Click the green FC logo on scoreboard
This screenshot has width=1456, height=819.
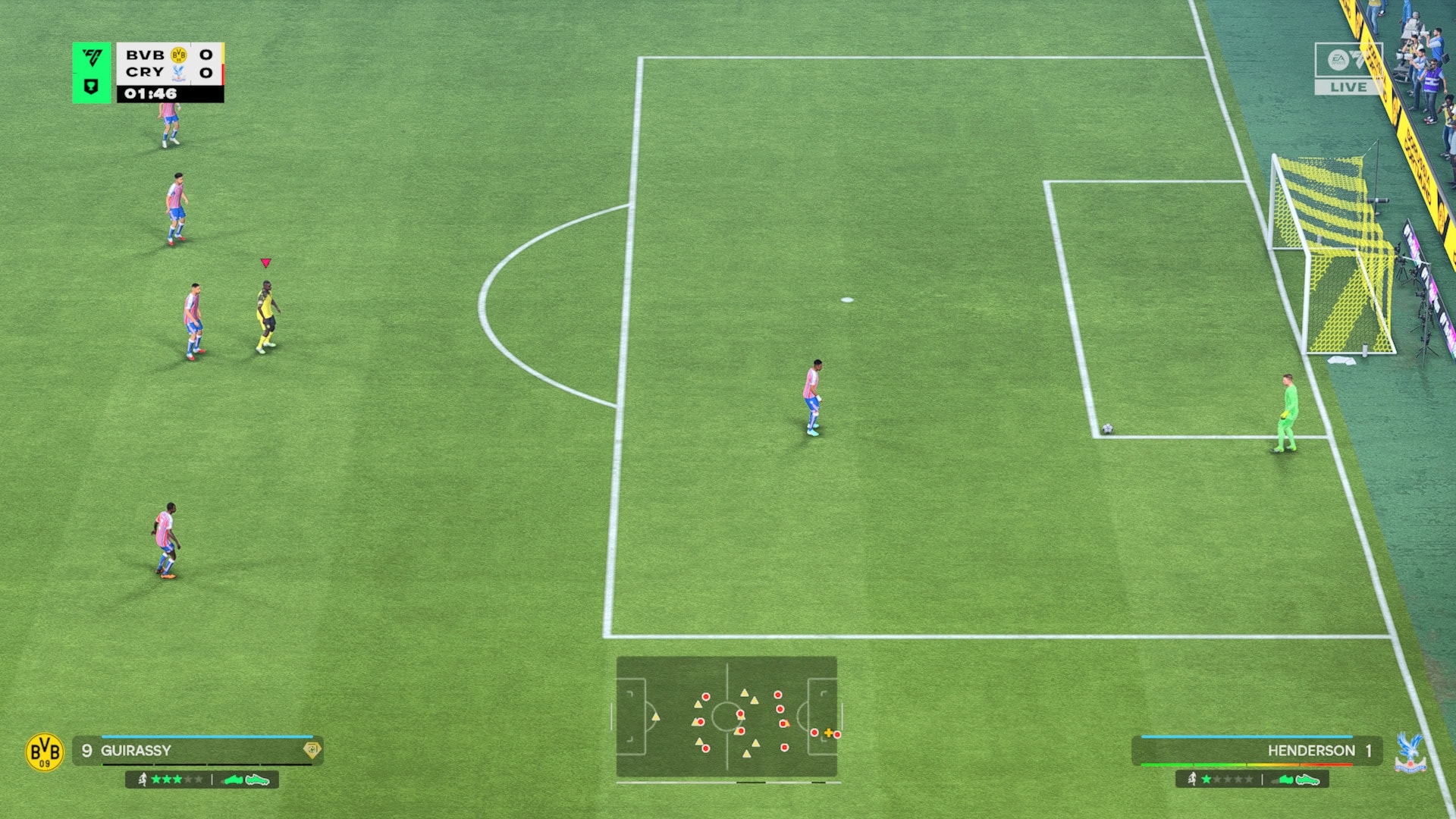click(x=92, y=58)
